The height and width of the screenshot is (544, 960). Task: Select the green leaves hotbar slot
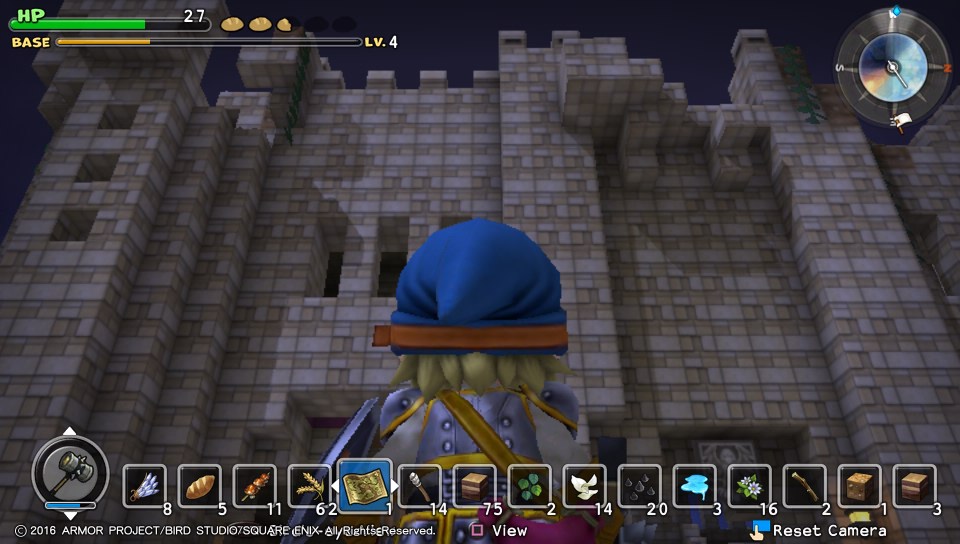tap(530, 487)
